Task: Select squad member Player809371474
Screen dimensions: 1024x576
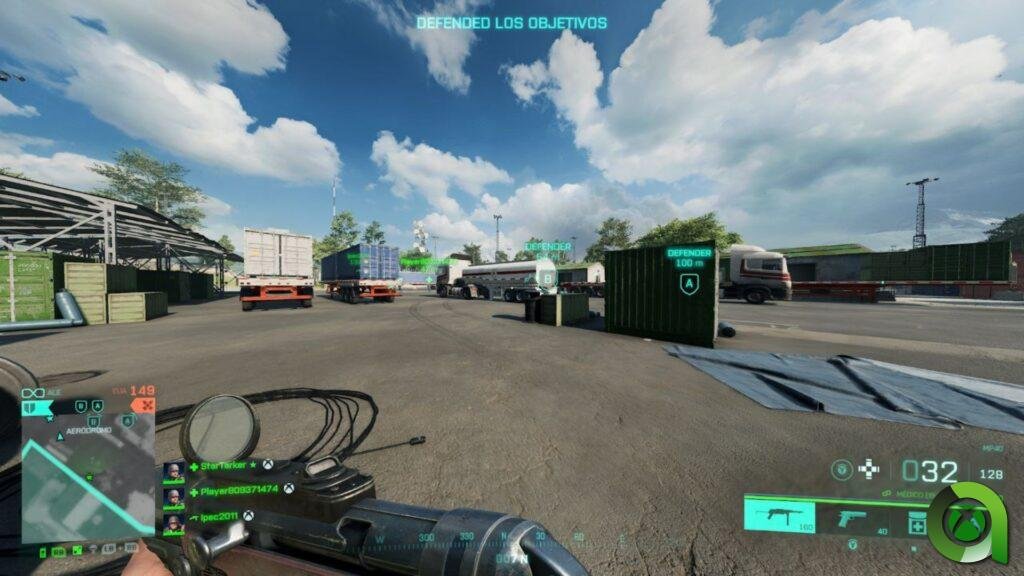Action: point(240,489)
